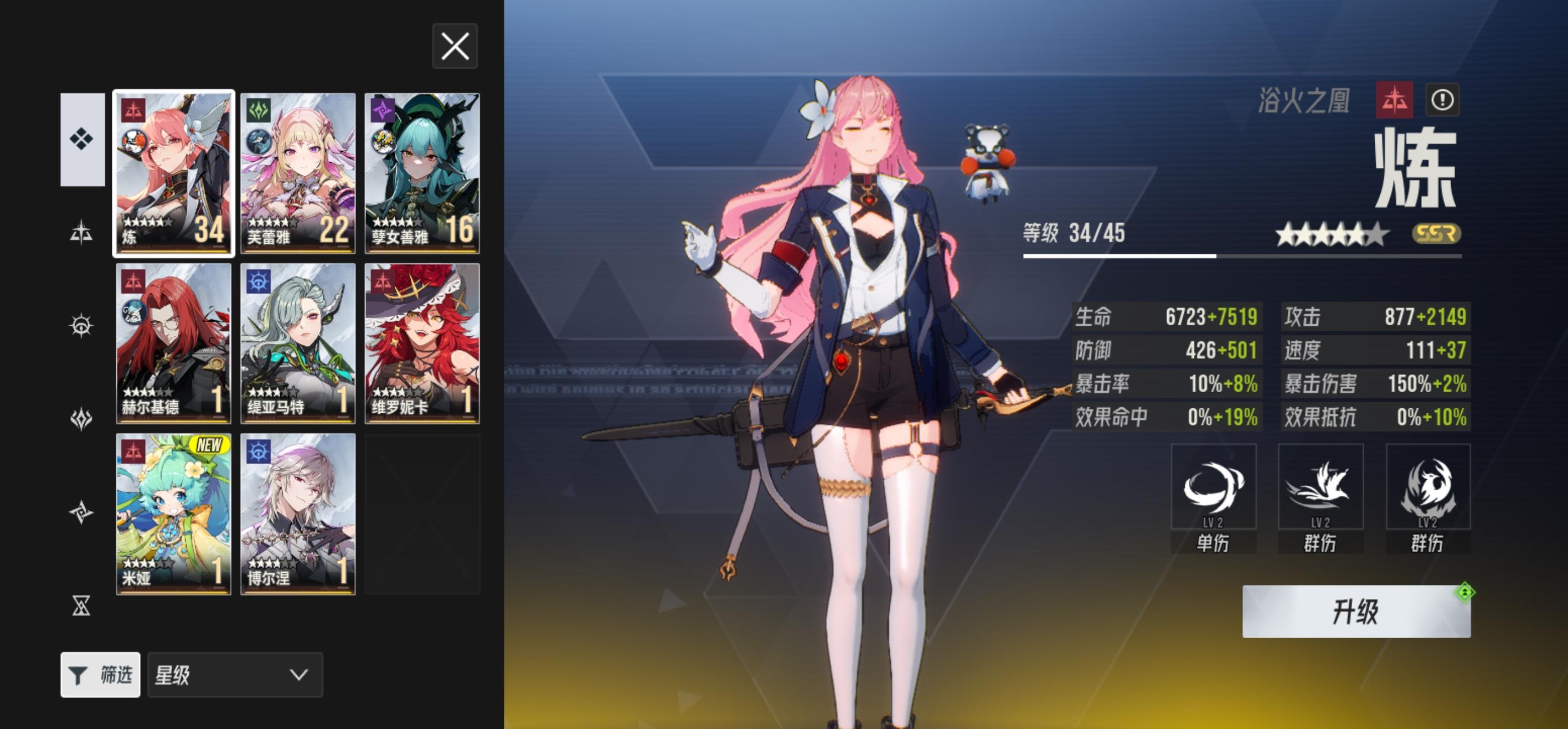
Task: Filter characters by the first element icon
Action: (82, 233)
